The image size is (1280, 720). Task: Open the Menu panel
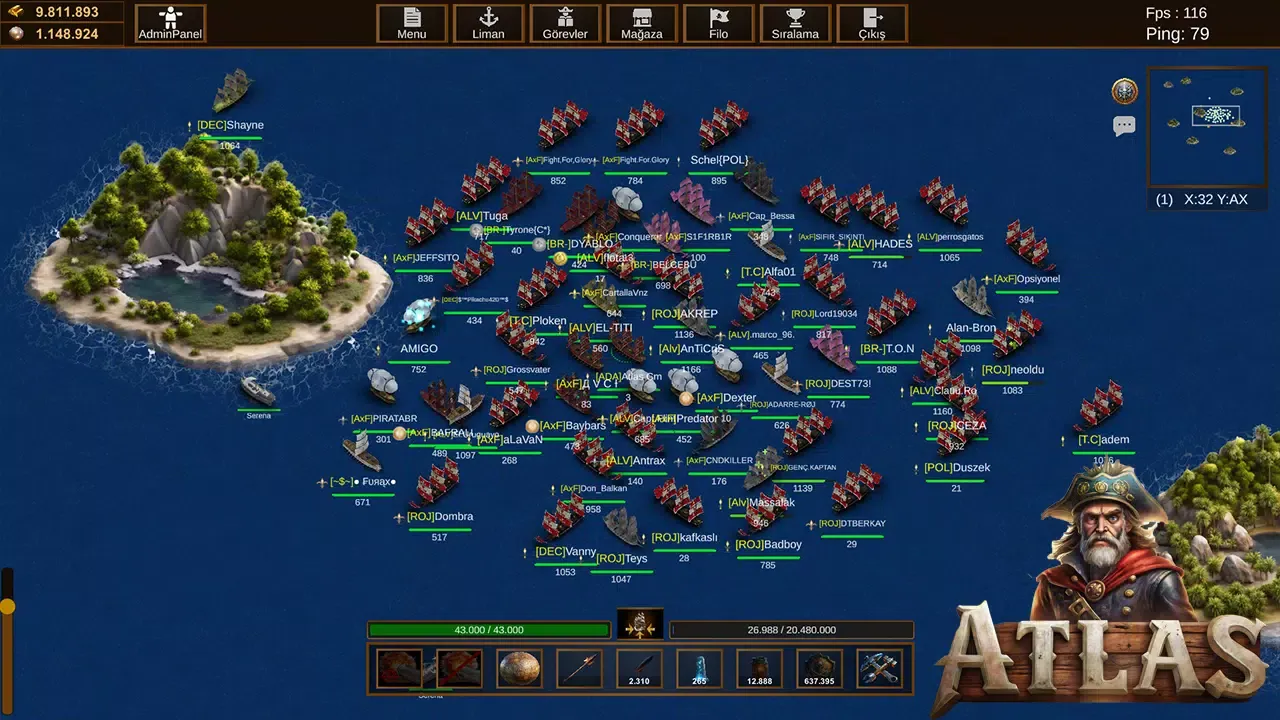411,22
